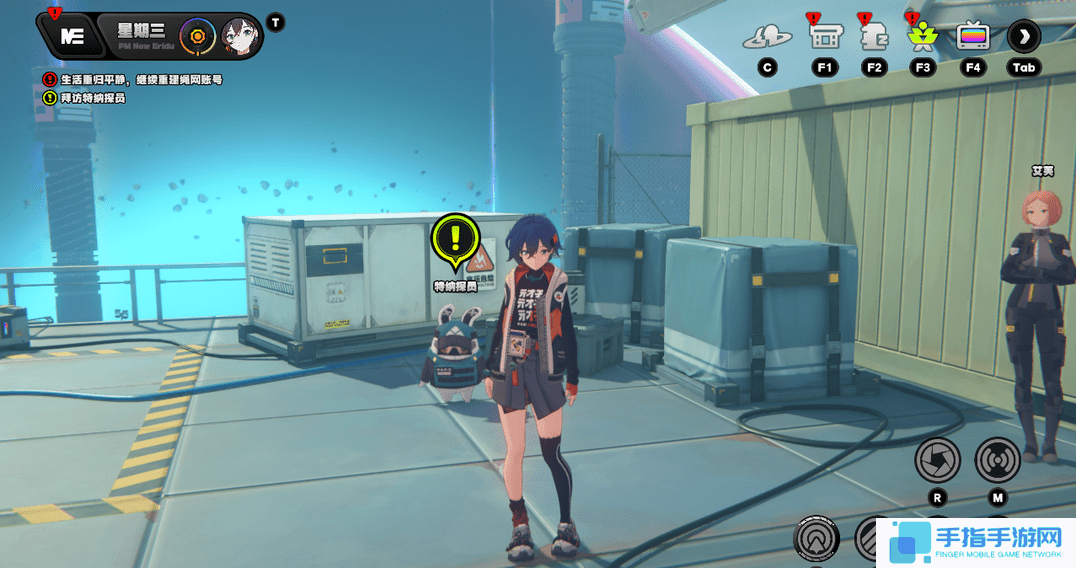The height and width of the screenshot is (568, 1076).
Task: Click the Finger Mobile Game Network watermark
Action: point(976,542)
